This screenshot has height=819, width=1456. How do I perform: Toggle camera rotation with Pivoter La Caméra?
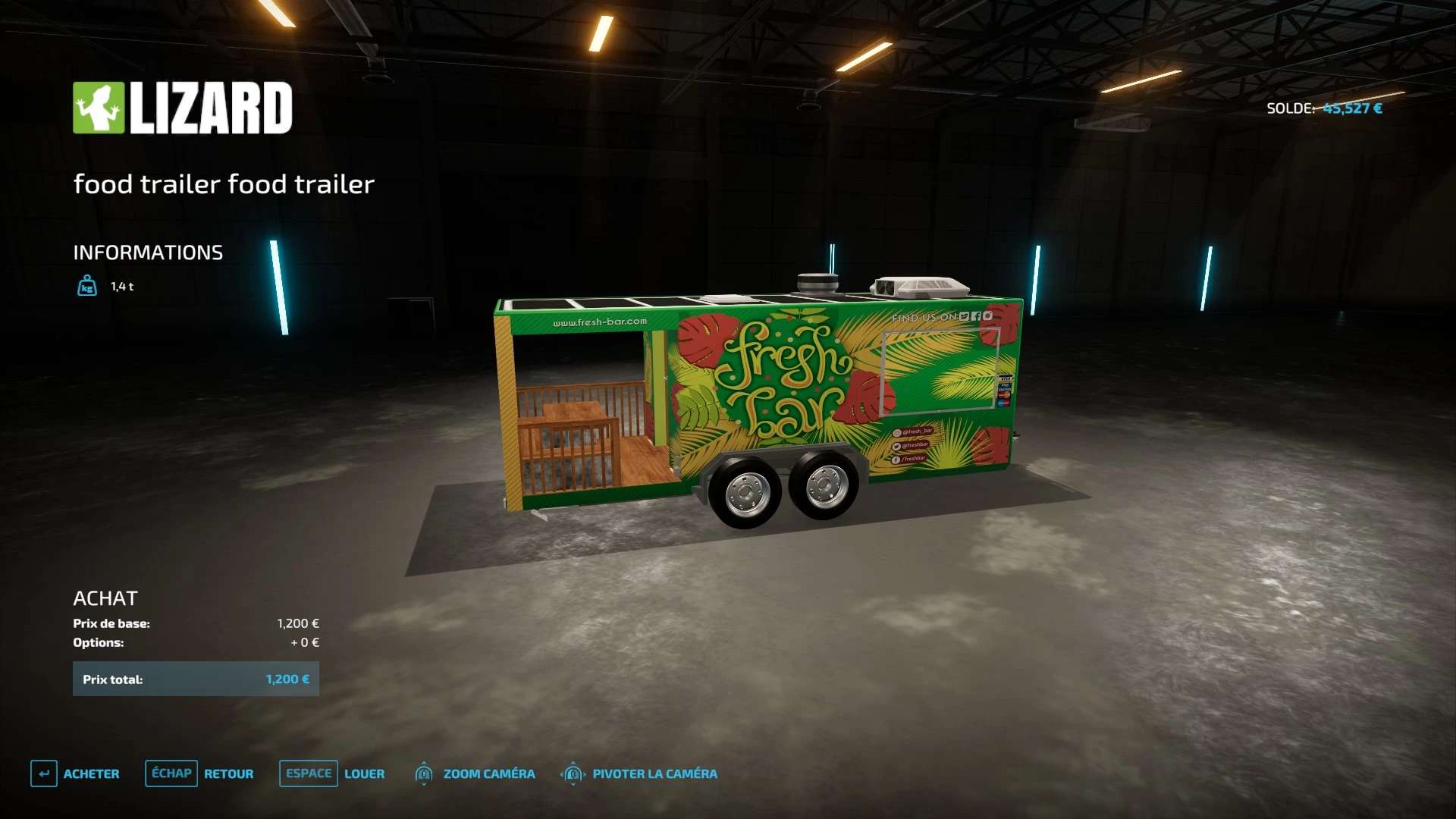[654, 773]
